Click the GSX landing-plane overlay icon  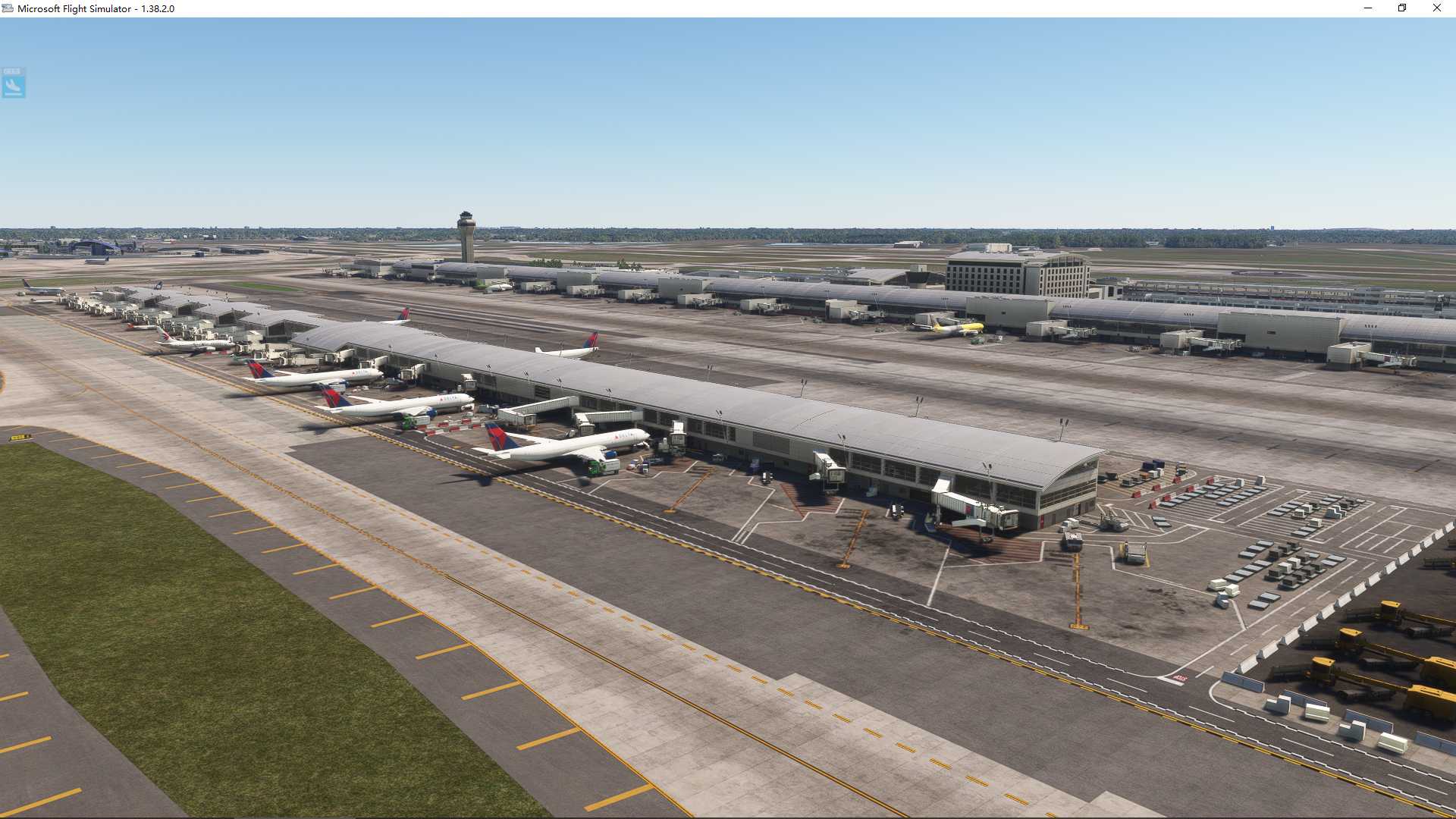pyautogui.click(x=13, y=83)
